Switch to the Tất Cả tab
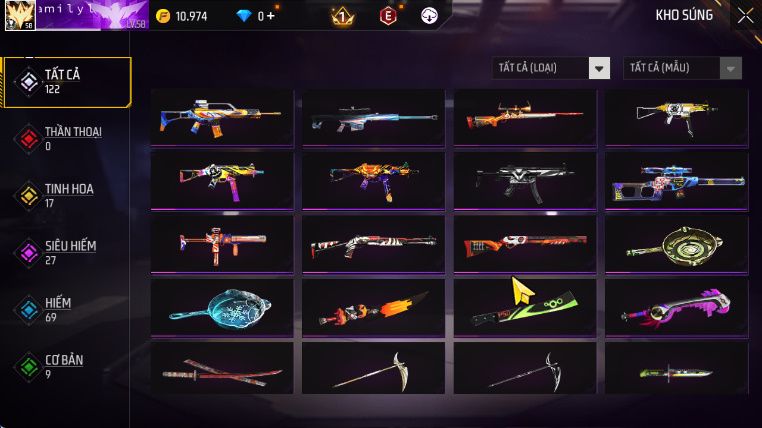Screen dimensions: 762x428 tap(68, 81)
